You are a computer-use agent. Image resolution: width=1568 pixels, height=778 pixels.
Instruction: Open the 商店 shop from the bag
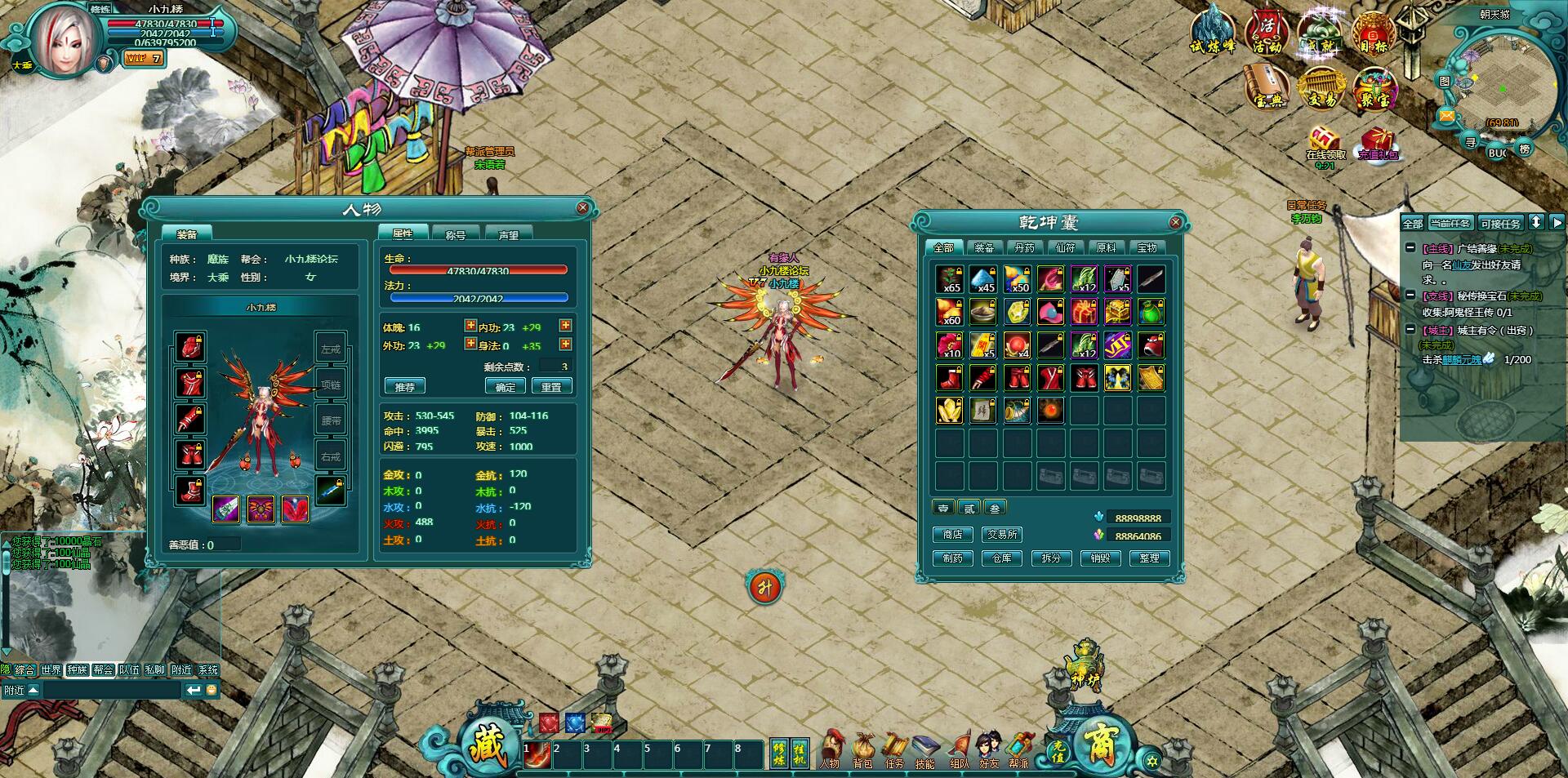click(952, 534)
